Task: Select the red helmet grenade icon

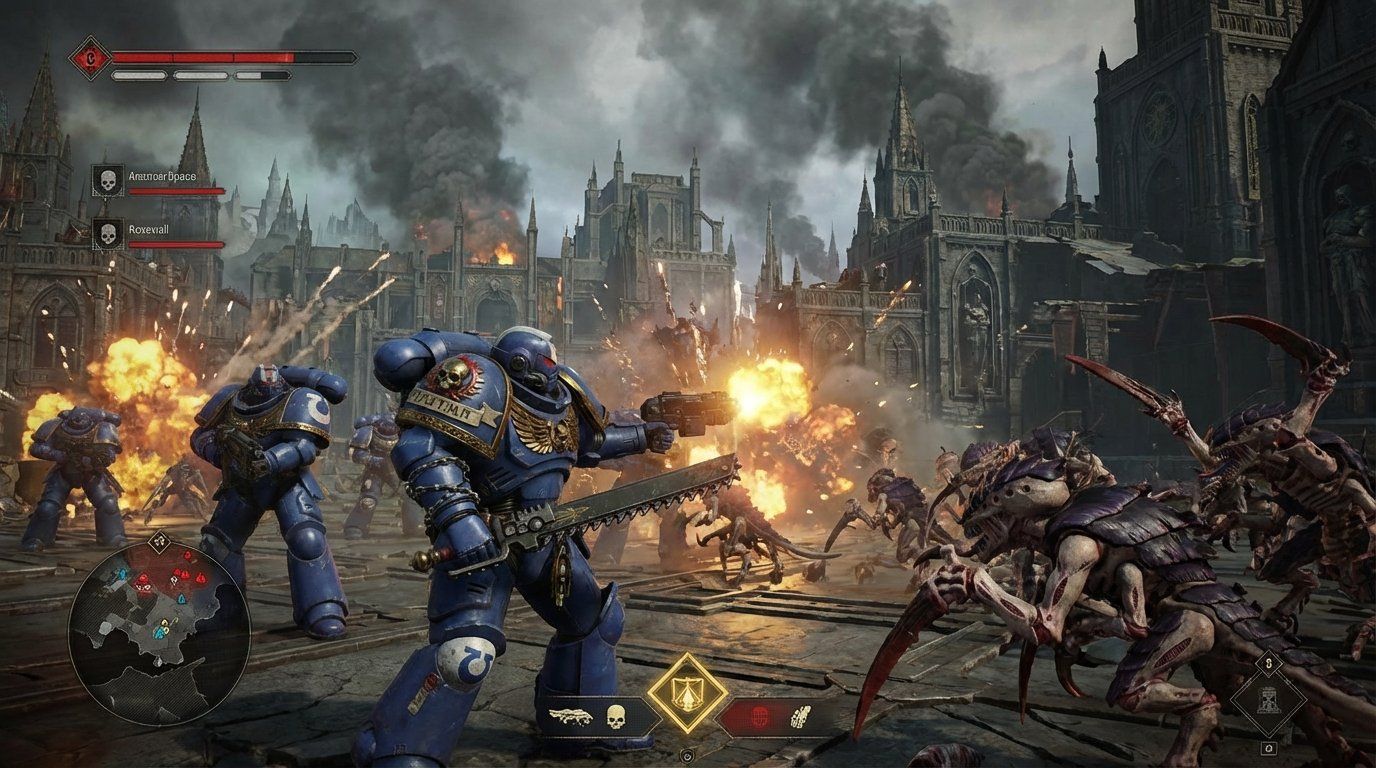Action: 758,717
